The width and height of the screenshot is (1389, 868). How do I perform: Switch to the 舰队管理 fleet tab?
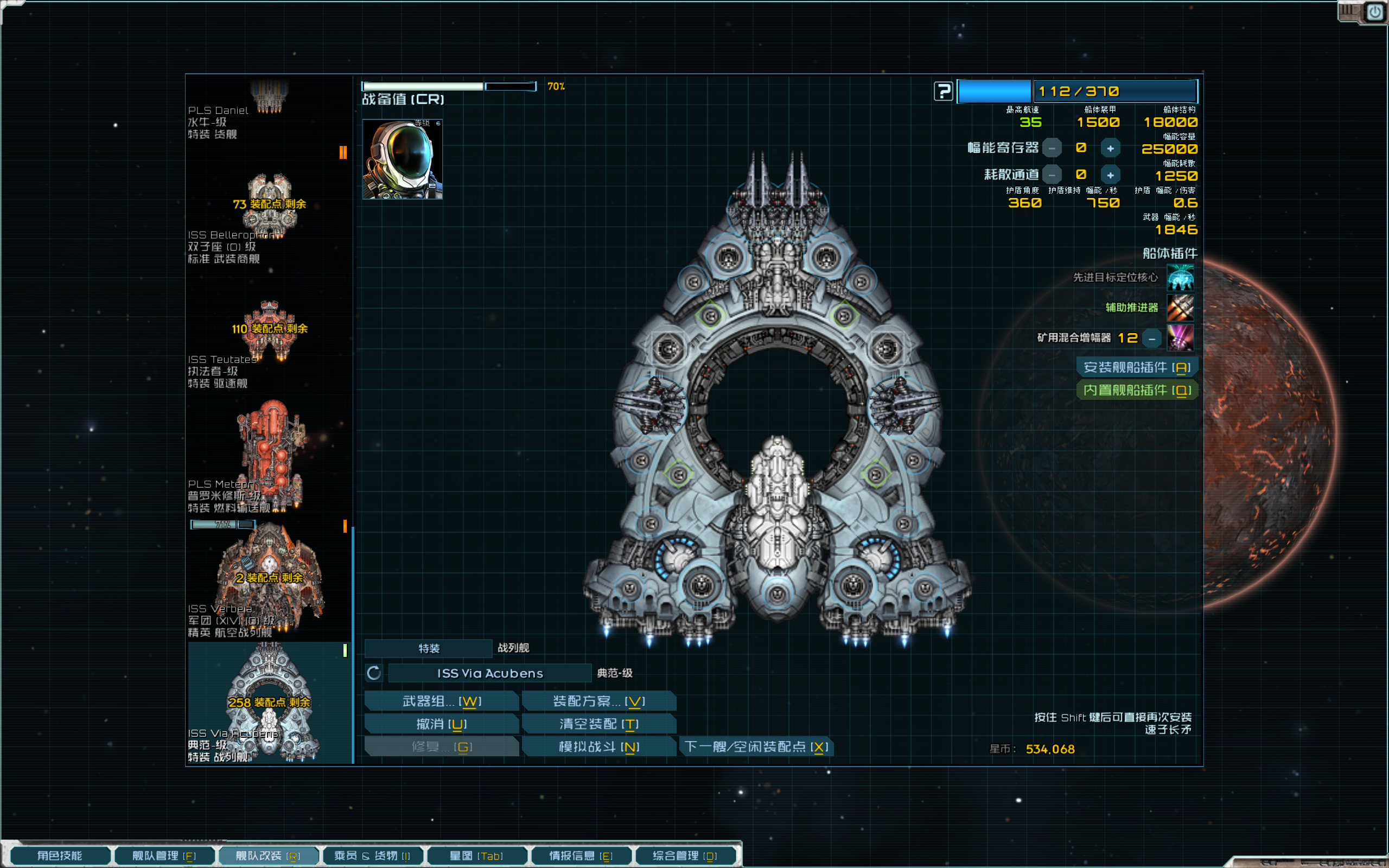click(164, 856)
